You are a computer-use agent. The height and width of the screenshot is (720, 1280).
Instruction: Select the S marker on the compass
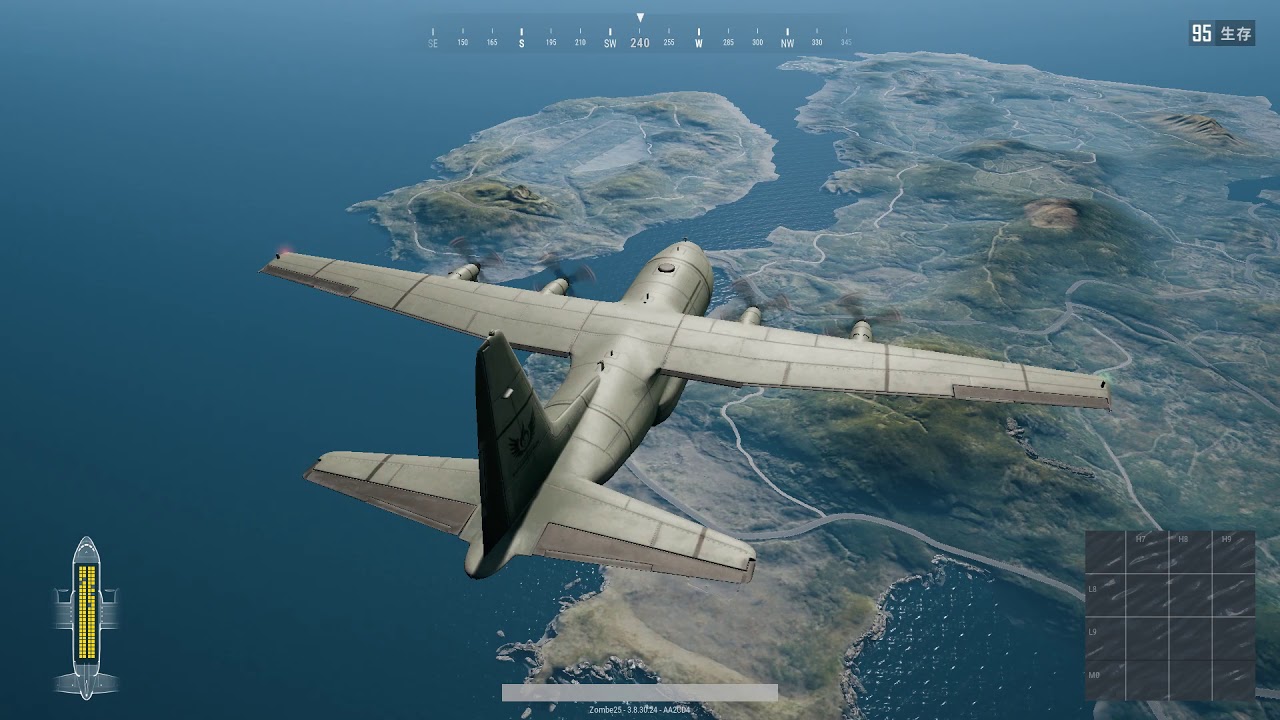pyautogui.click(x=520, y=44)
